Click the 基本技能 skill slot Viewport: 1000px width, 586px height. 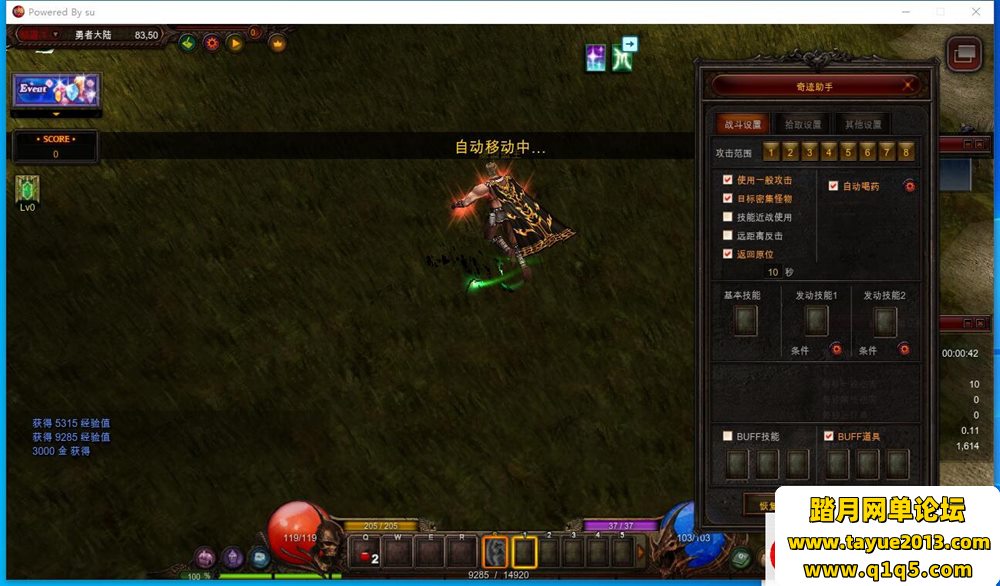pos(744,321)
